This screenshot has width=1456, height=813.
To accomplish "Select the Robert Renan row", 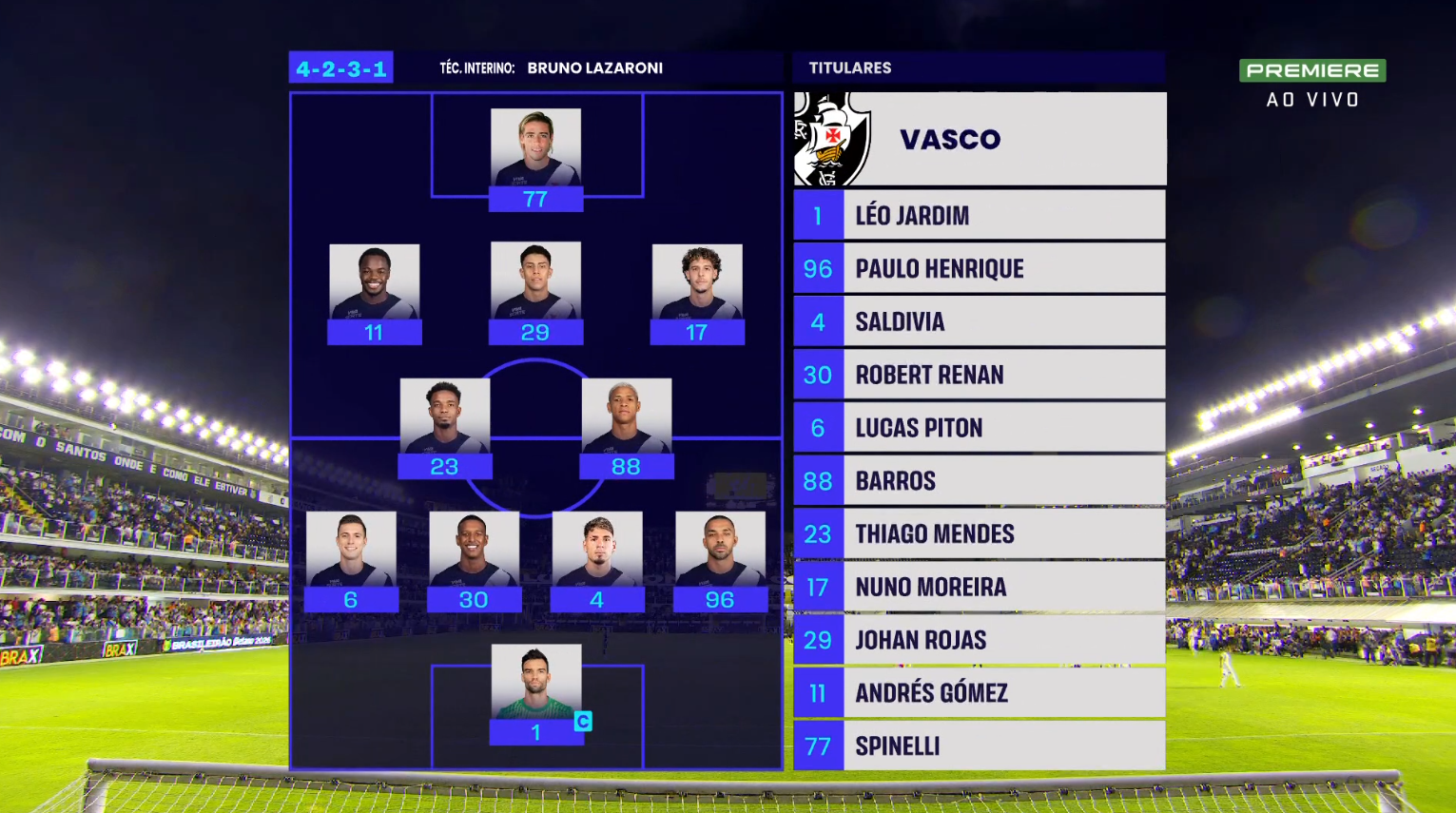I will click(x=979, y=375).
